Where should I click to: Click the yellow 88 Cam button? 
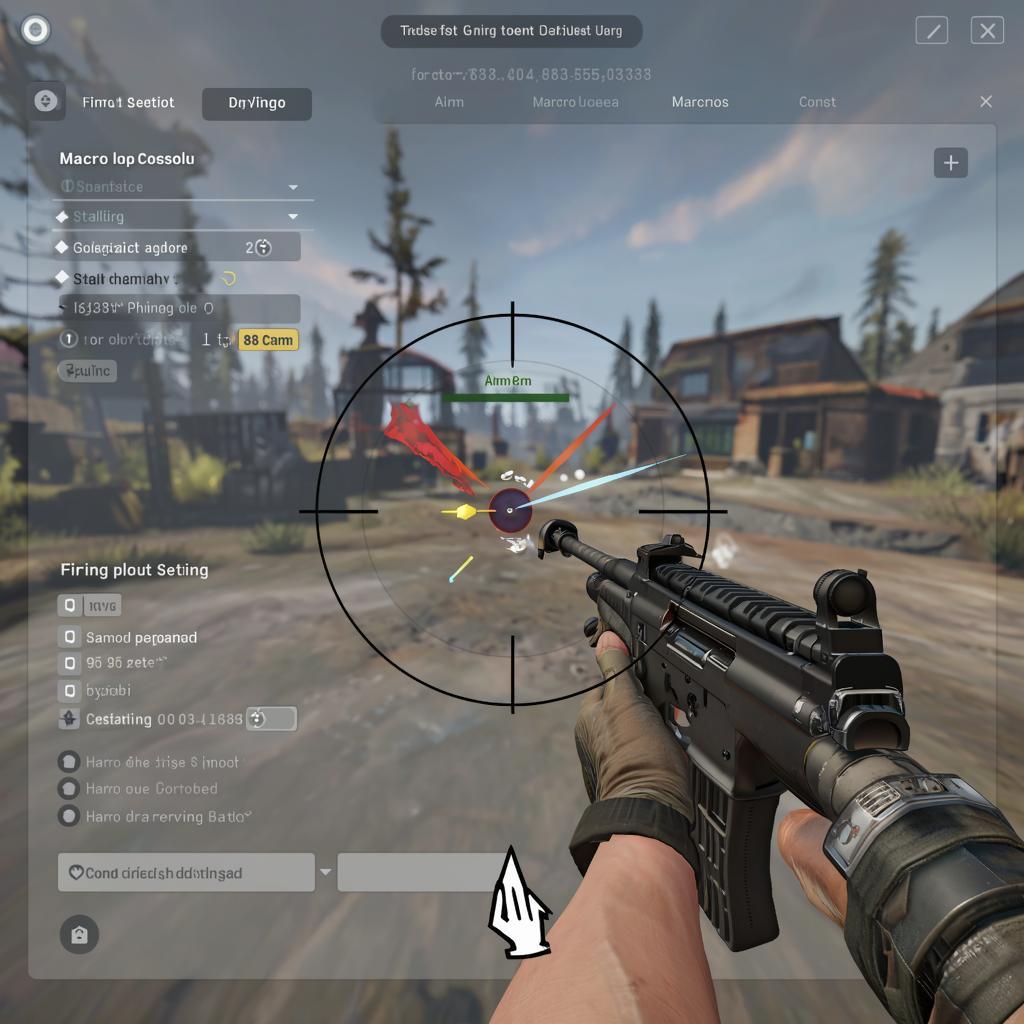point(268,340)
